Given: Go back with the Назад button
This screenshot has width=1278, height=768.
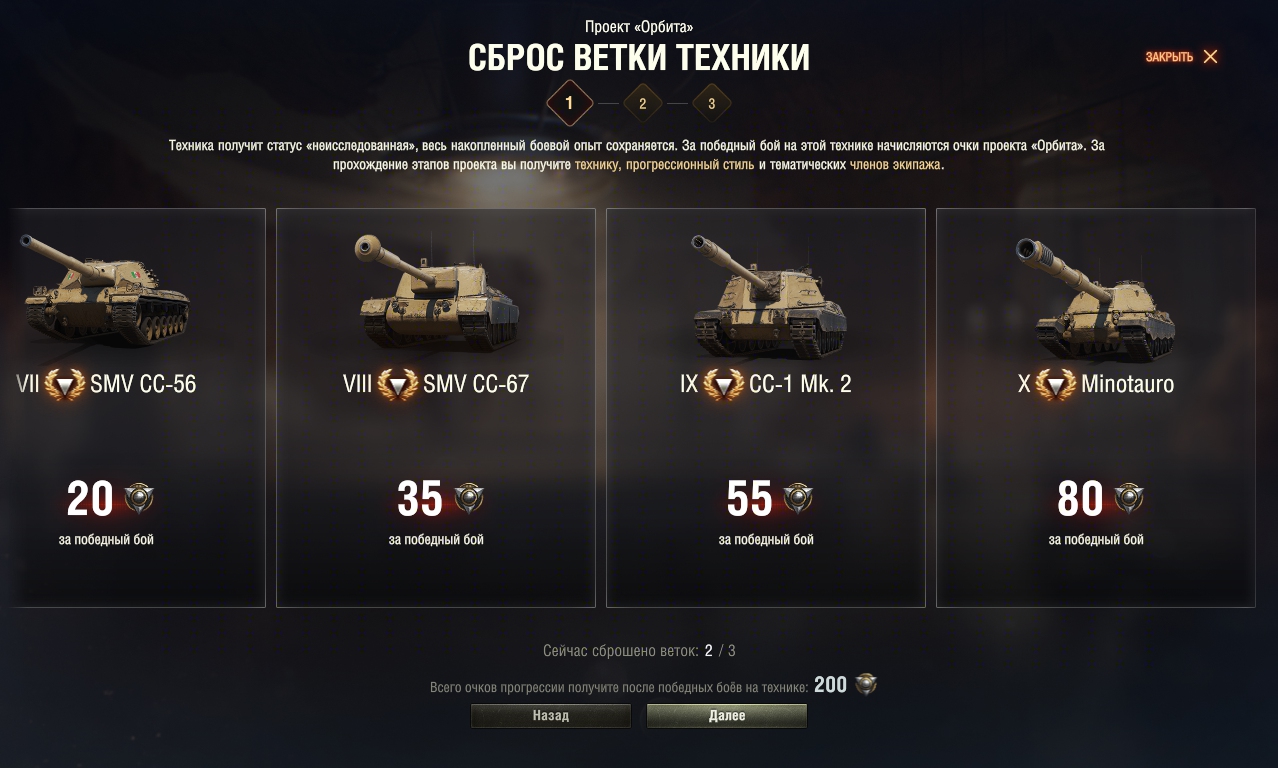Looking at the screenshot, I should [x=551, y=716].
